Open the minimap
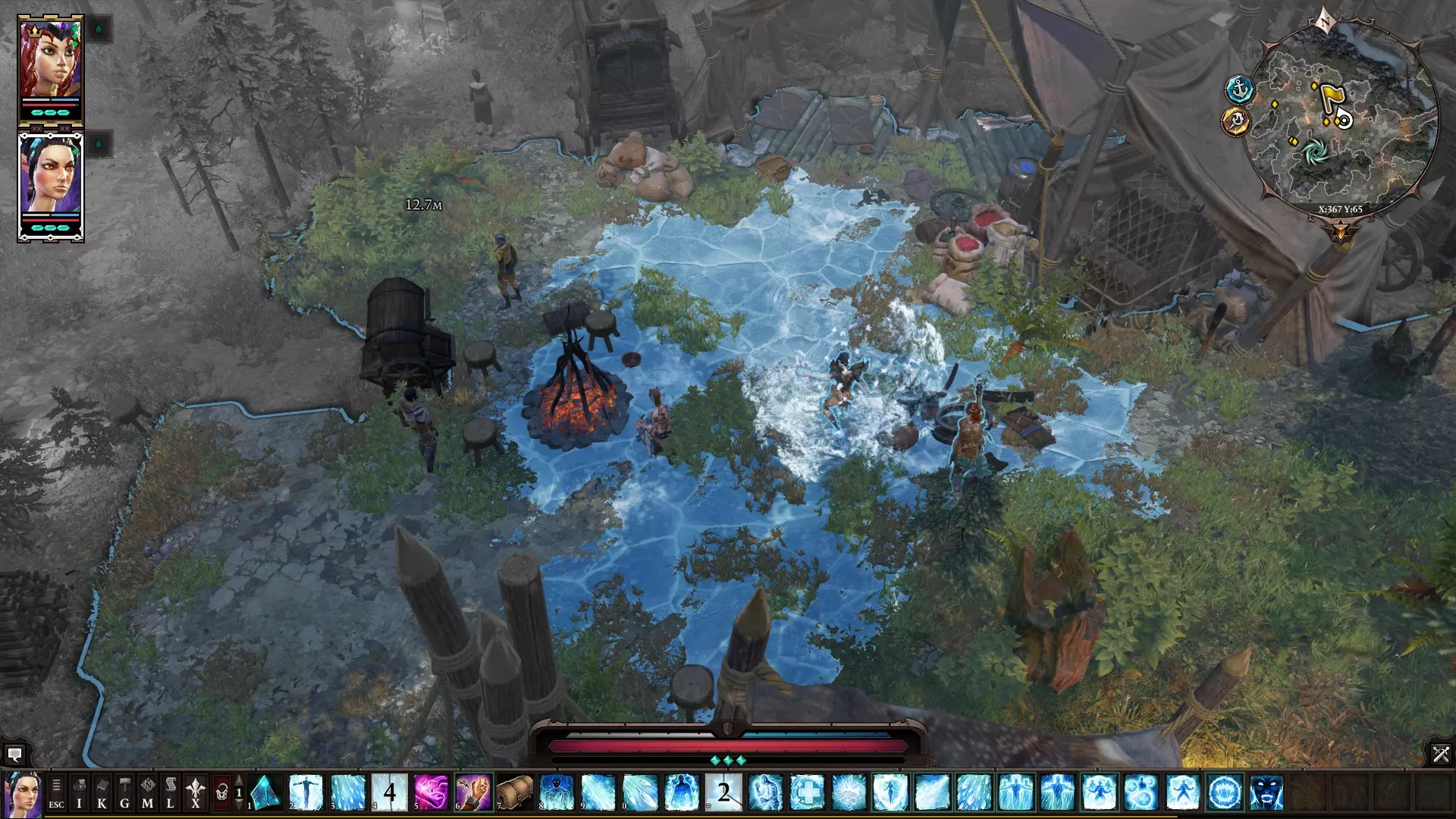Viewport: 1456px width, 819px height. [1341, 118]
